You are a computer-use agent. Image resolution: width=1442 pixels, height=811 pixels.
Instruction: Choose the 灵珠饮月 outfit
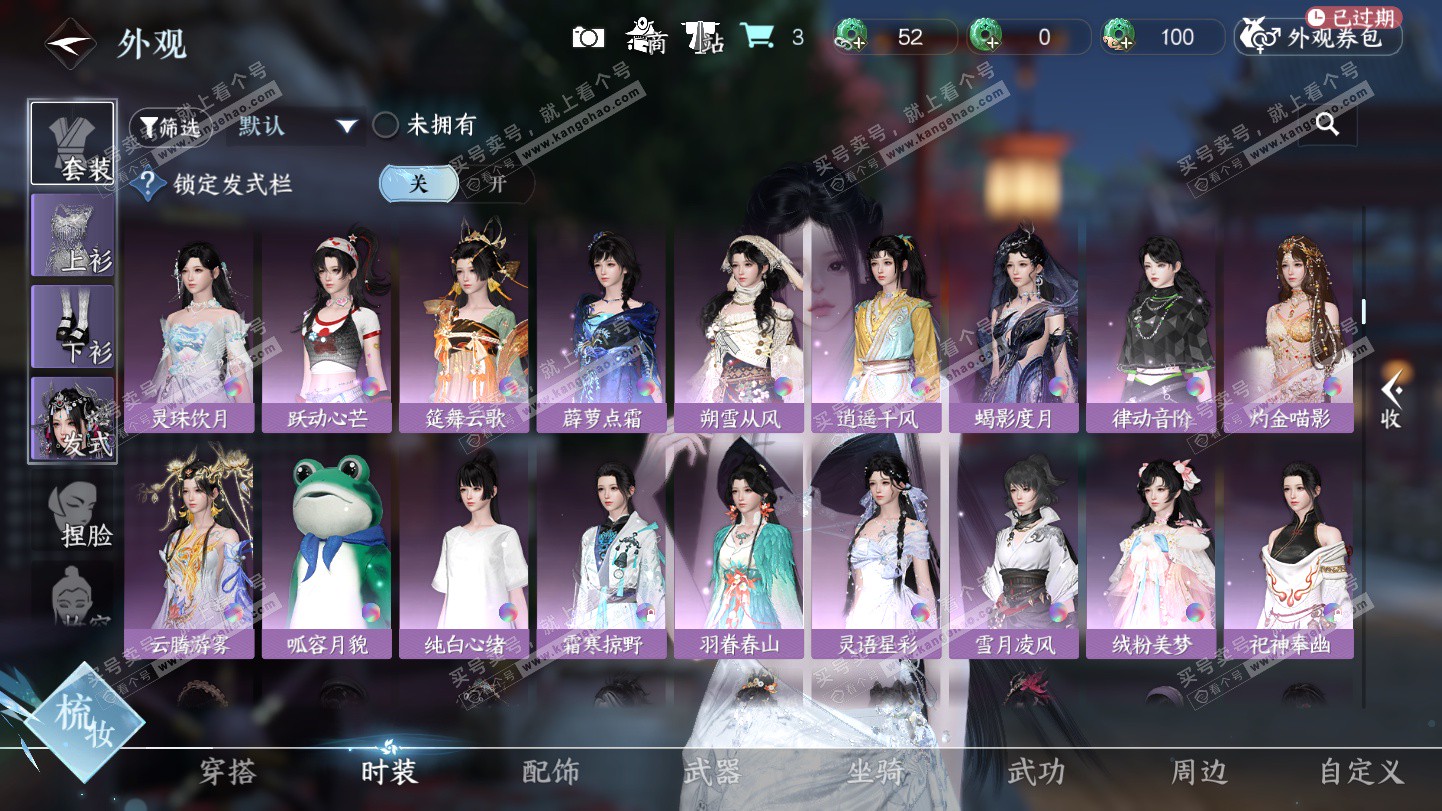click(x=189, y=328)
